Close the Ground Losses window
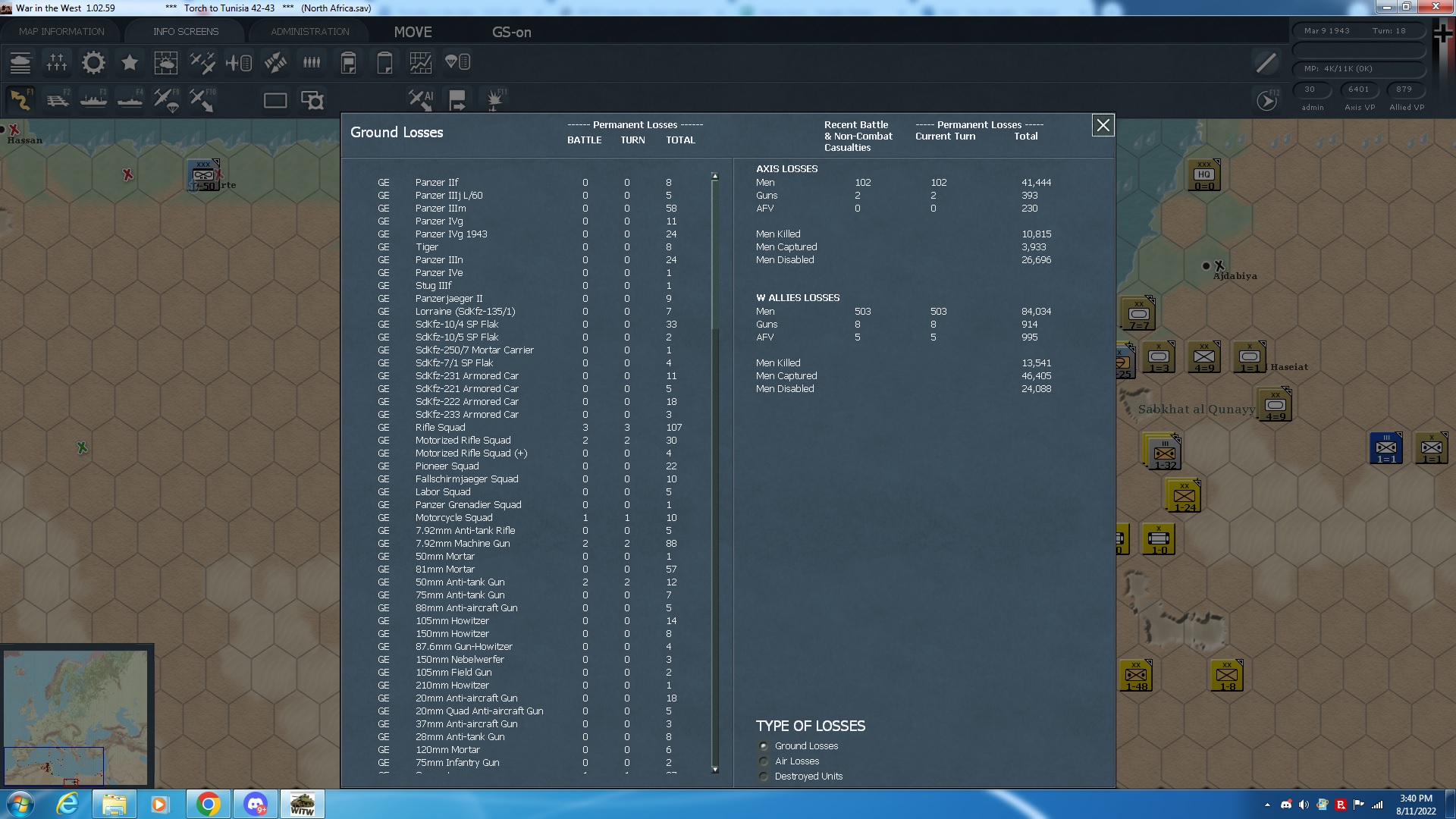This screenshot has height=819, width=1456. pos(1103,125)
